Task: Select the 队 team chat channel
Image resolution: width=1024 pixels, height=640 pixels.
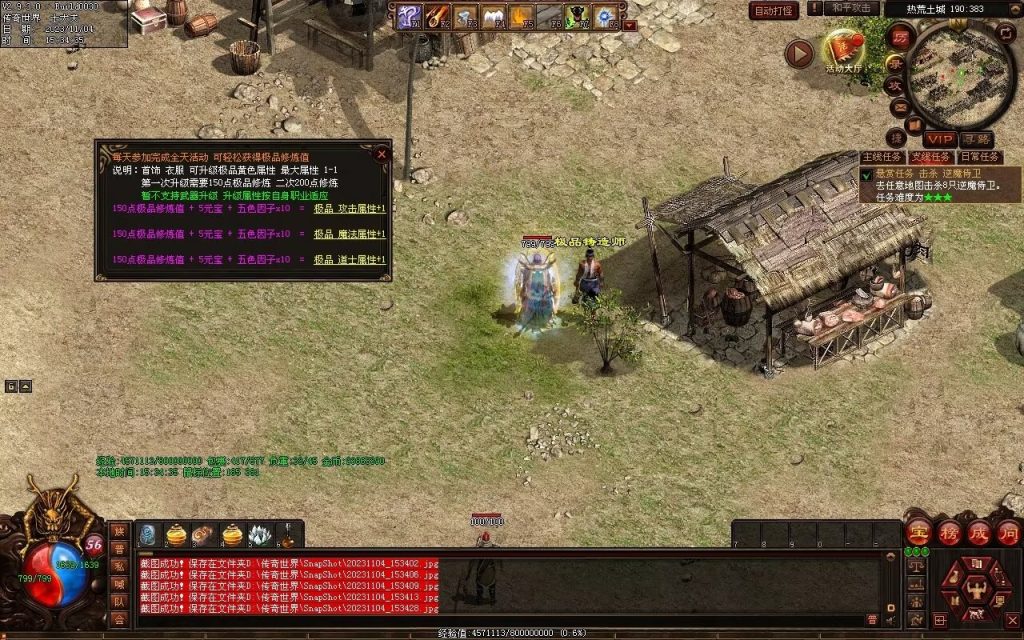Action: tap(119, 601)
